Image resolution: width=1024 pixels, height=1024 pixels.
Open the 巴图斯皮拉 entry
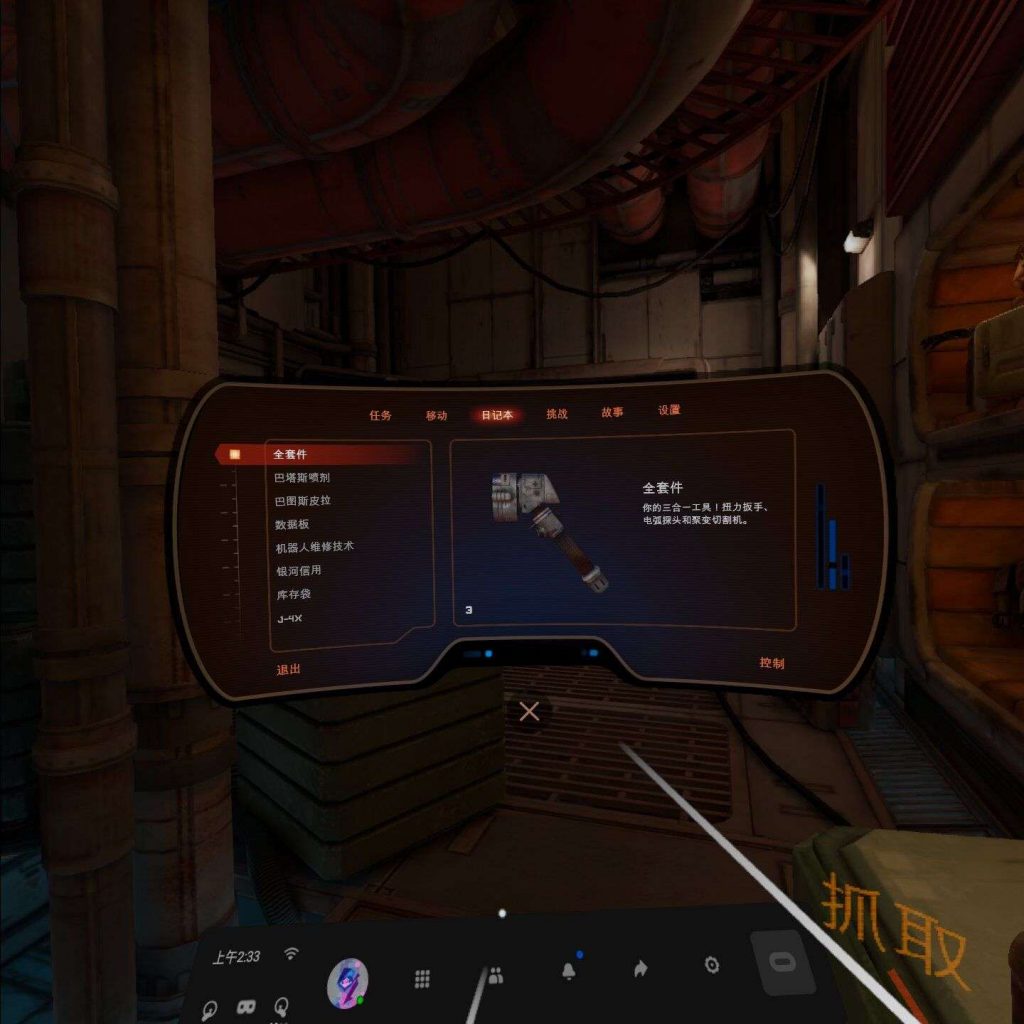[302, 501]
